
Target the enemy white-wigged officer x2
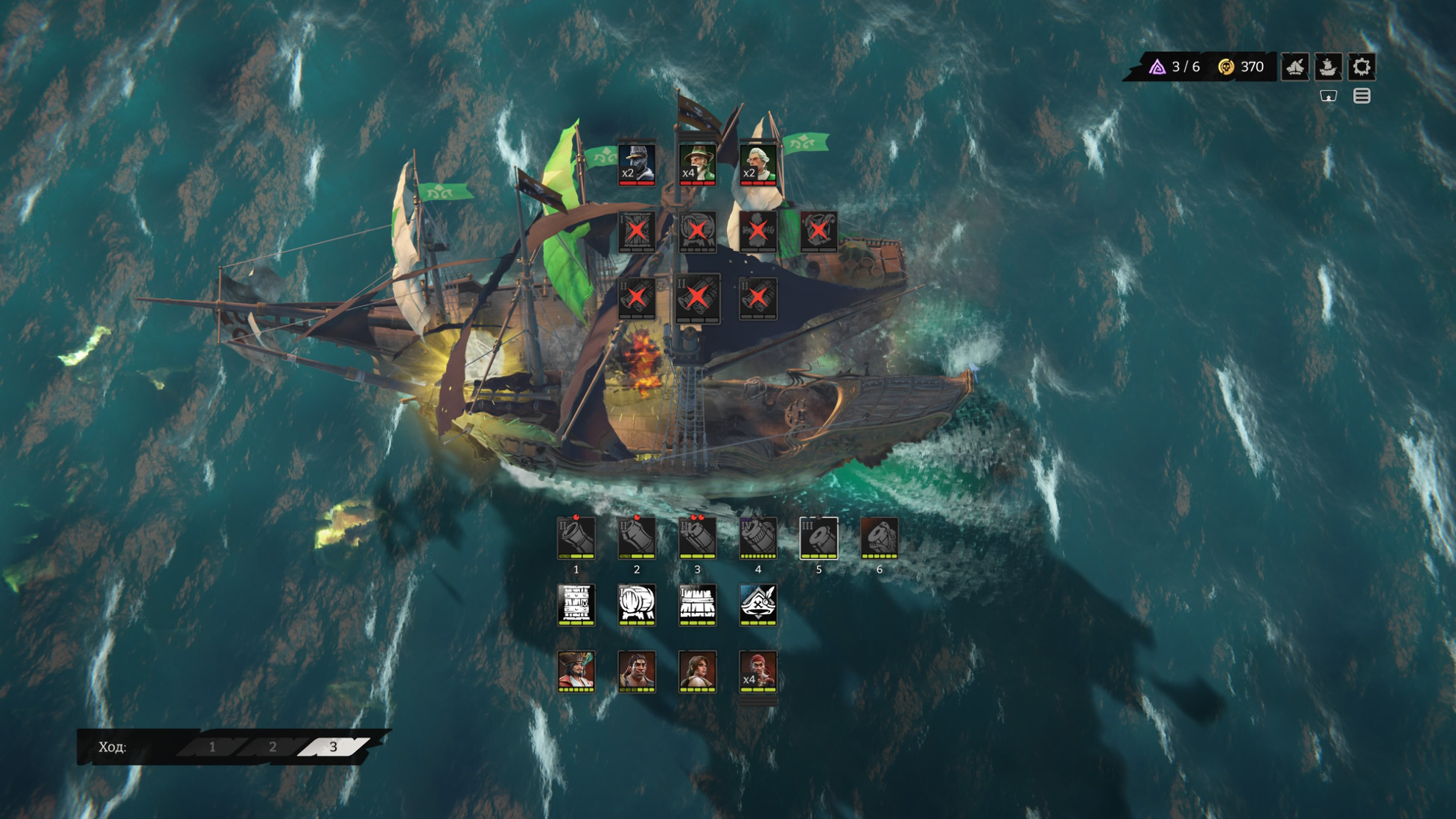tap(758, 163)
